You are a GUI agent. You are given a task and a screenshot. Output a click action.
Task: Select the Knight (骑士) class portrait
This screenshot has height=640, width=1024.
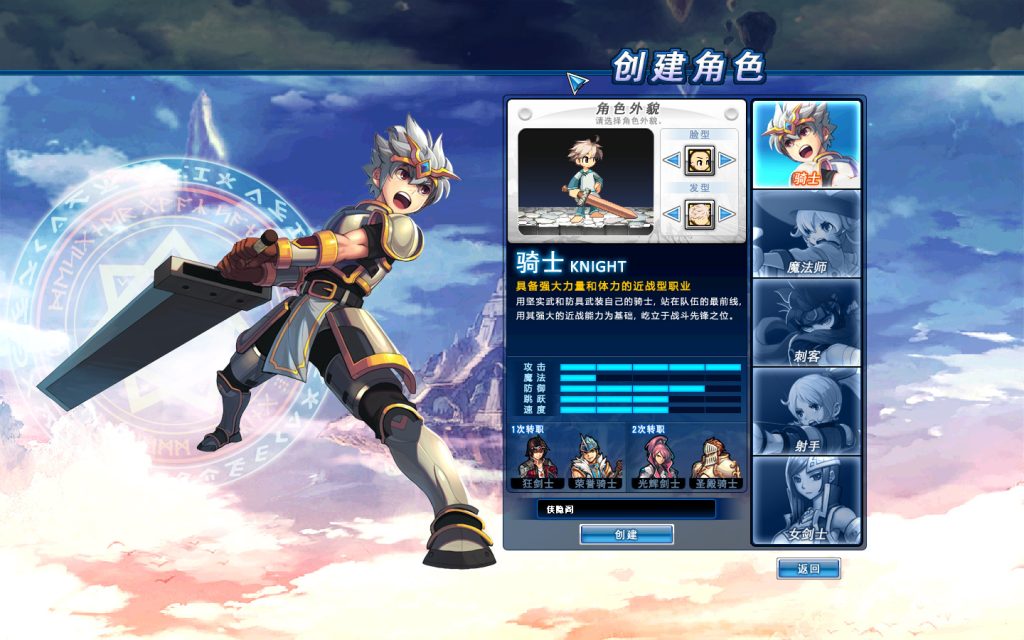coord(806,145)
